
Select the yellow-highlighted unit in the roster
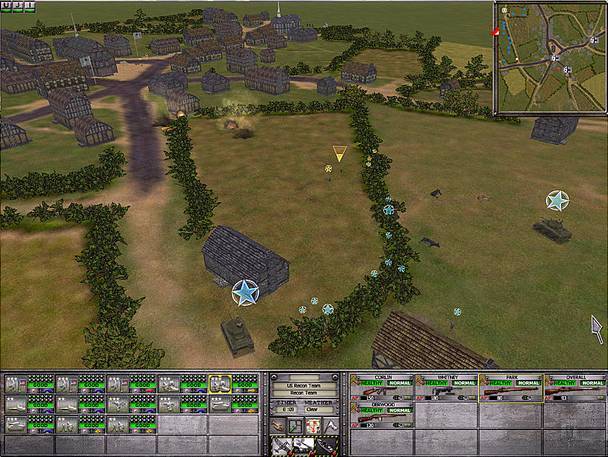pos(220,383)
